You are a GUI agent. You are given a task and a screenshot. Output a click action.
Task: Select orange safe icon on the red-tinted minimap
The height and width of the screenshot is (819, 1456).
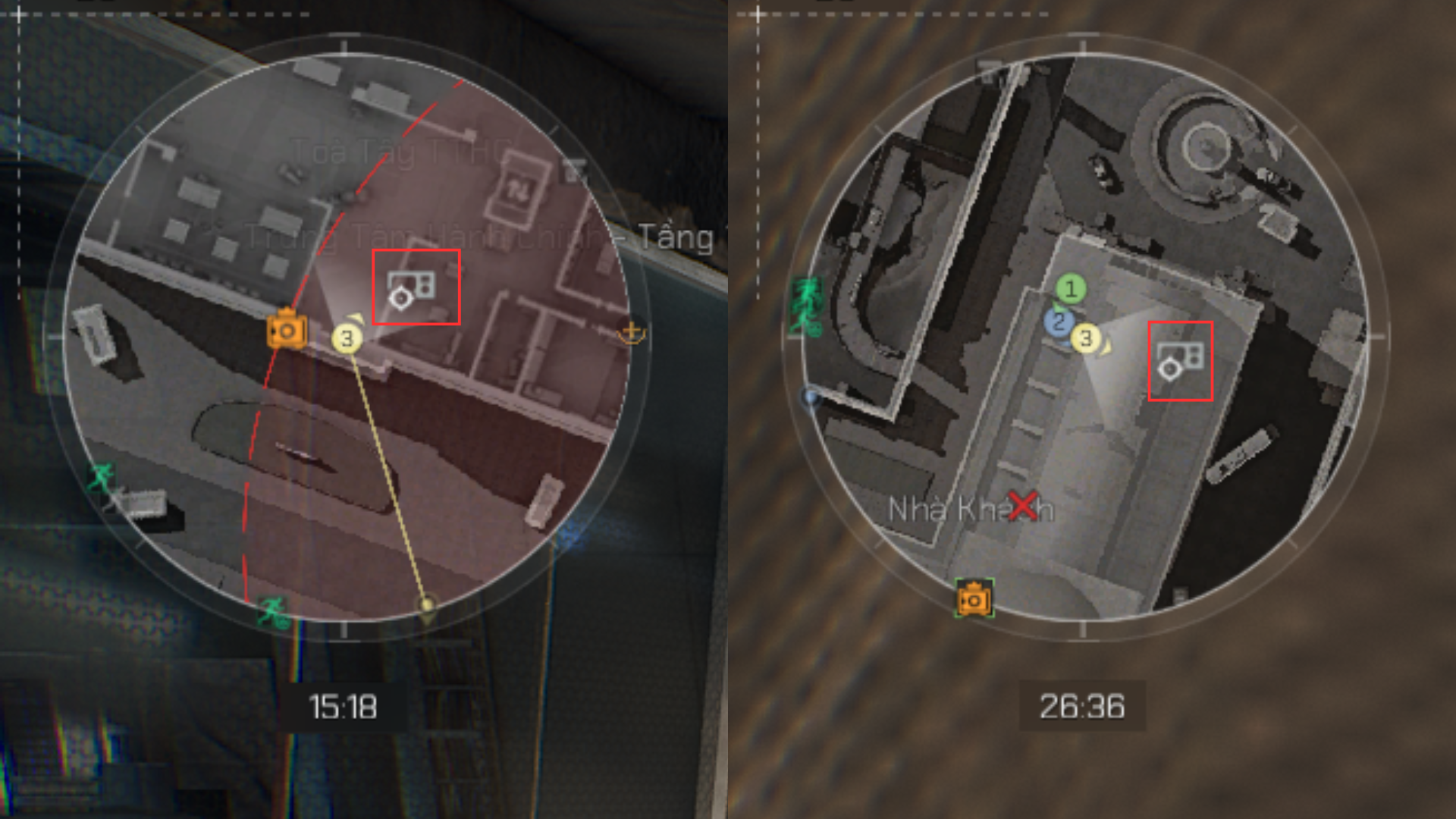[287, 331]
